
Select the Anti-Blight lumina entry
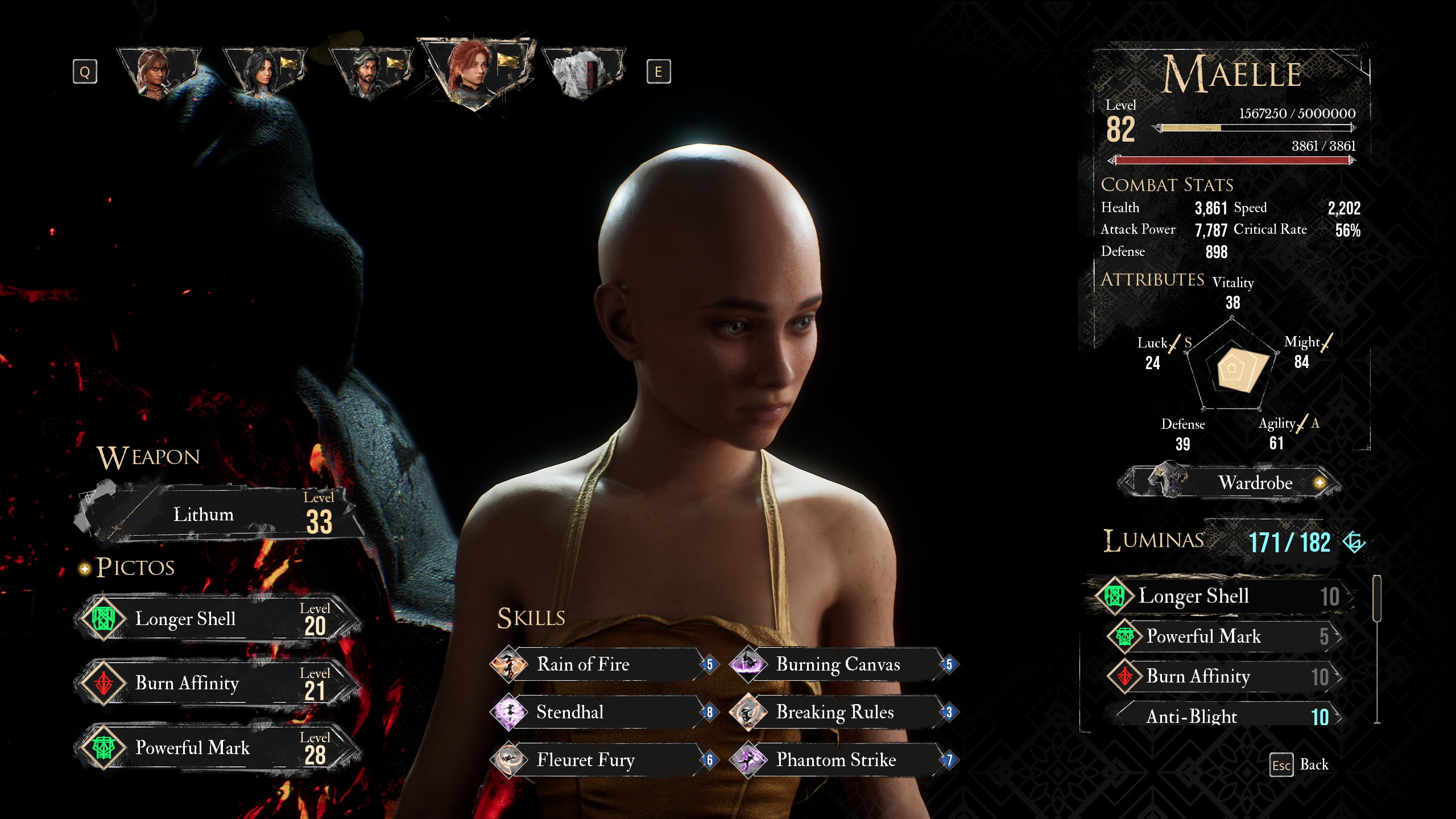1223,716
